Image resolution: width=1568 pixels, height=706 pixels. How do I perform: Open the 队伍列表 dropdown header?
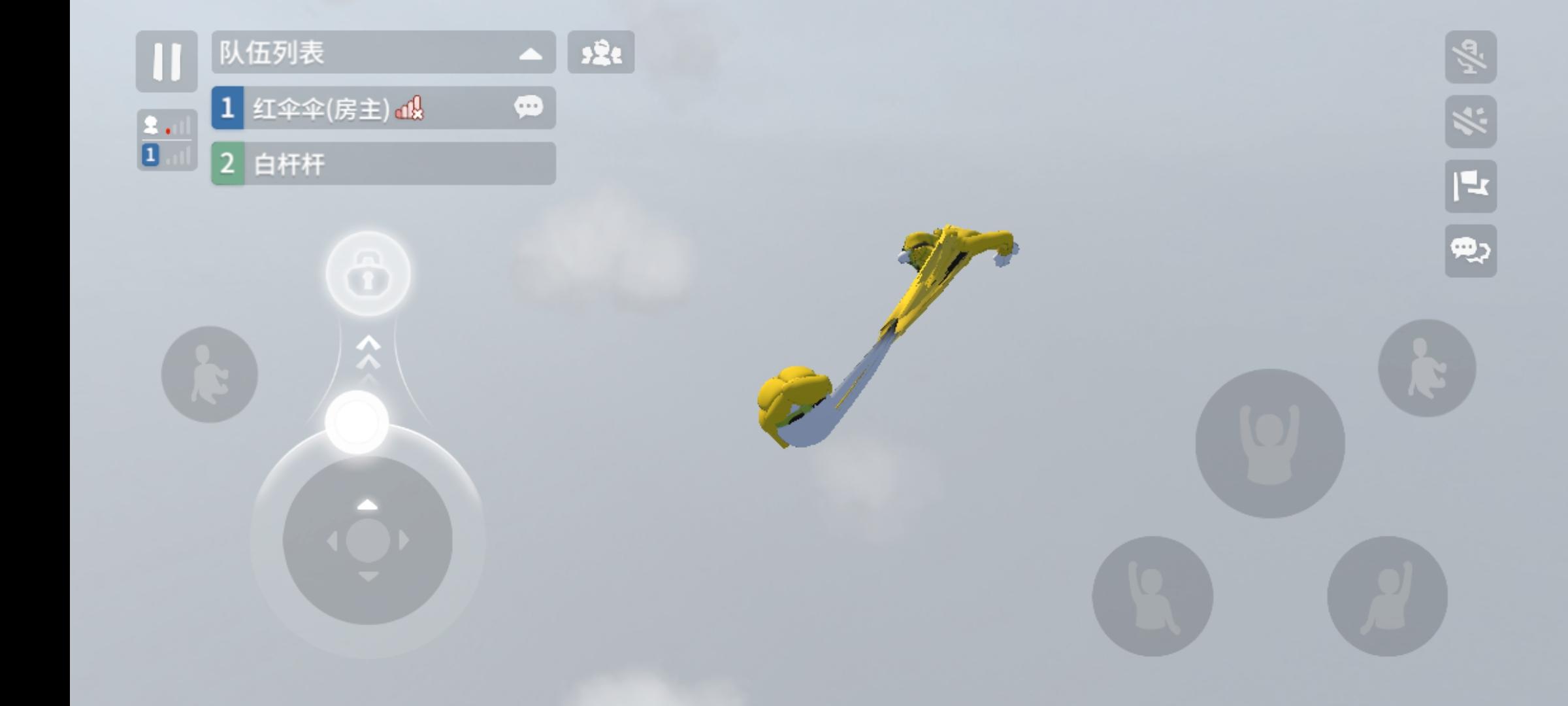click(x=382, y=53)
